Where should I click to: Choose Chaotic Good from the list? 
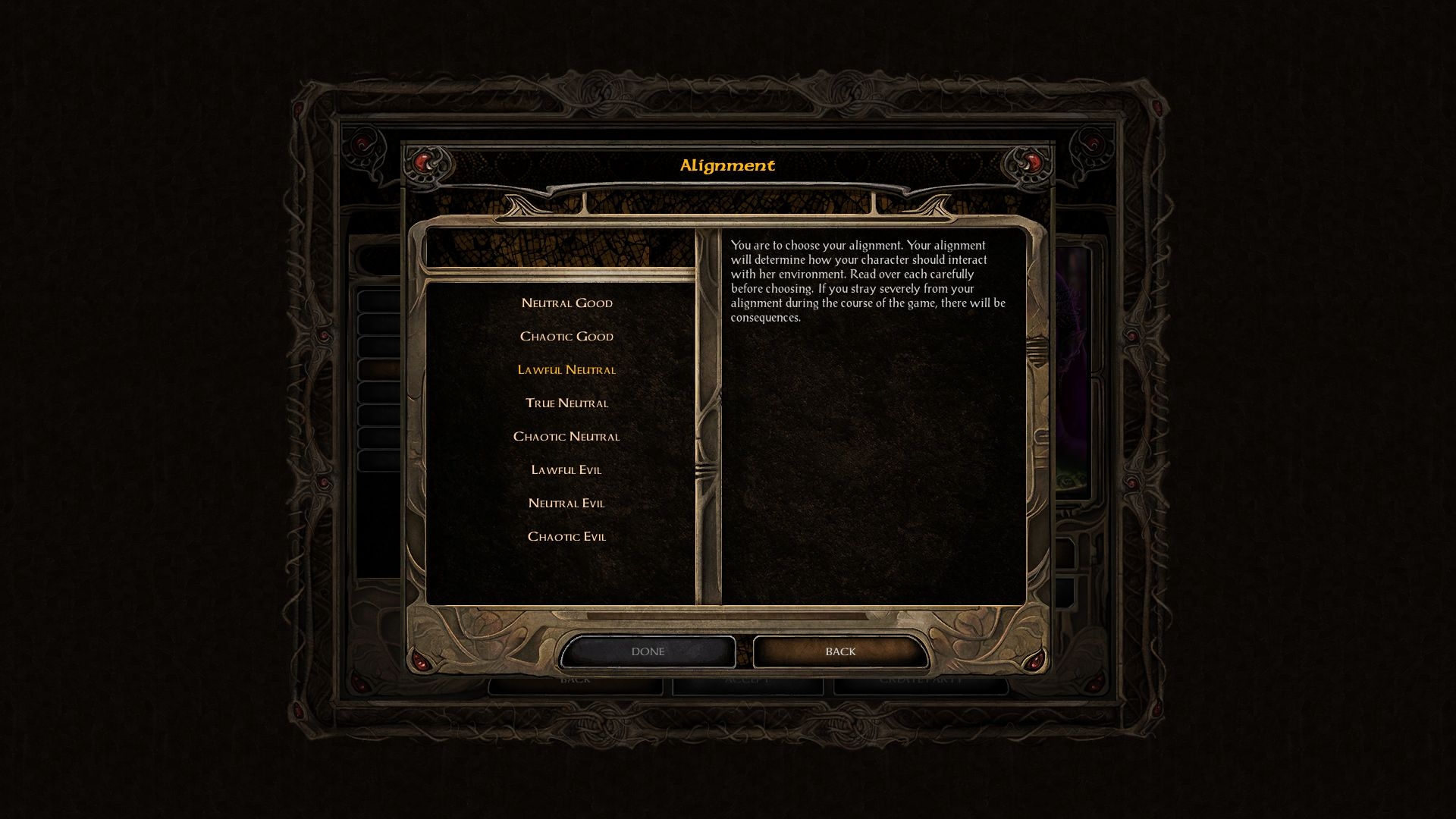point(566,337)
